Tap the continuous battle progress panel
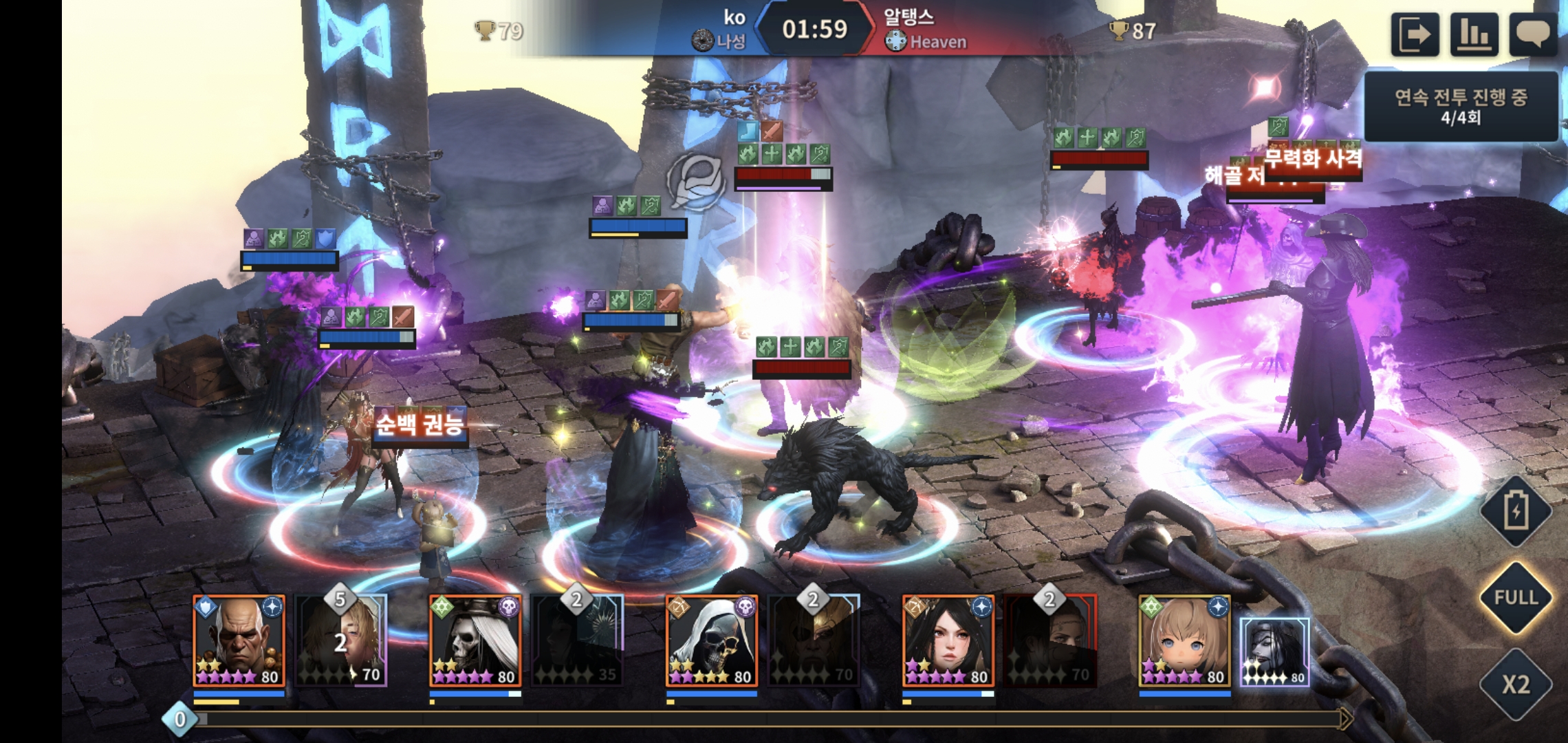 pyautogui.click(x=1461, y=107)
